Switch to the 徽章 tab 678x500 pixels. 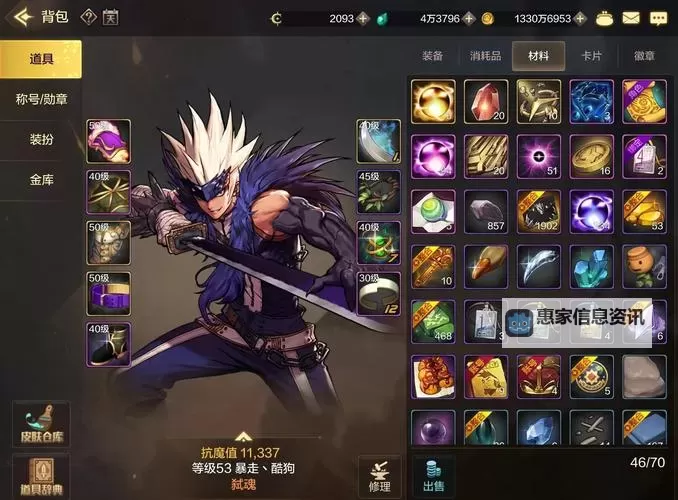[645, 56]
